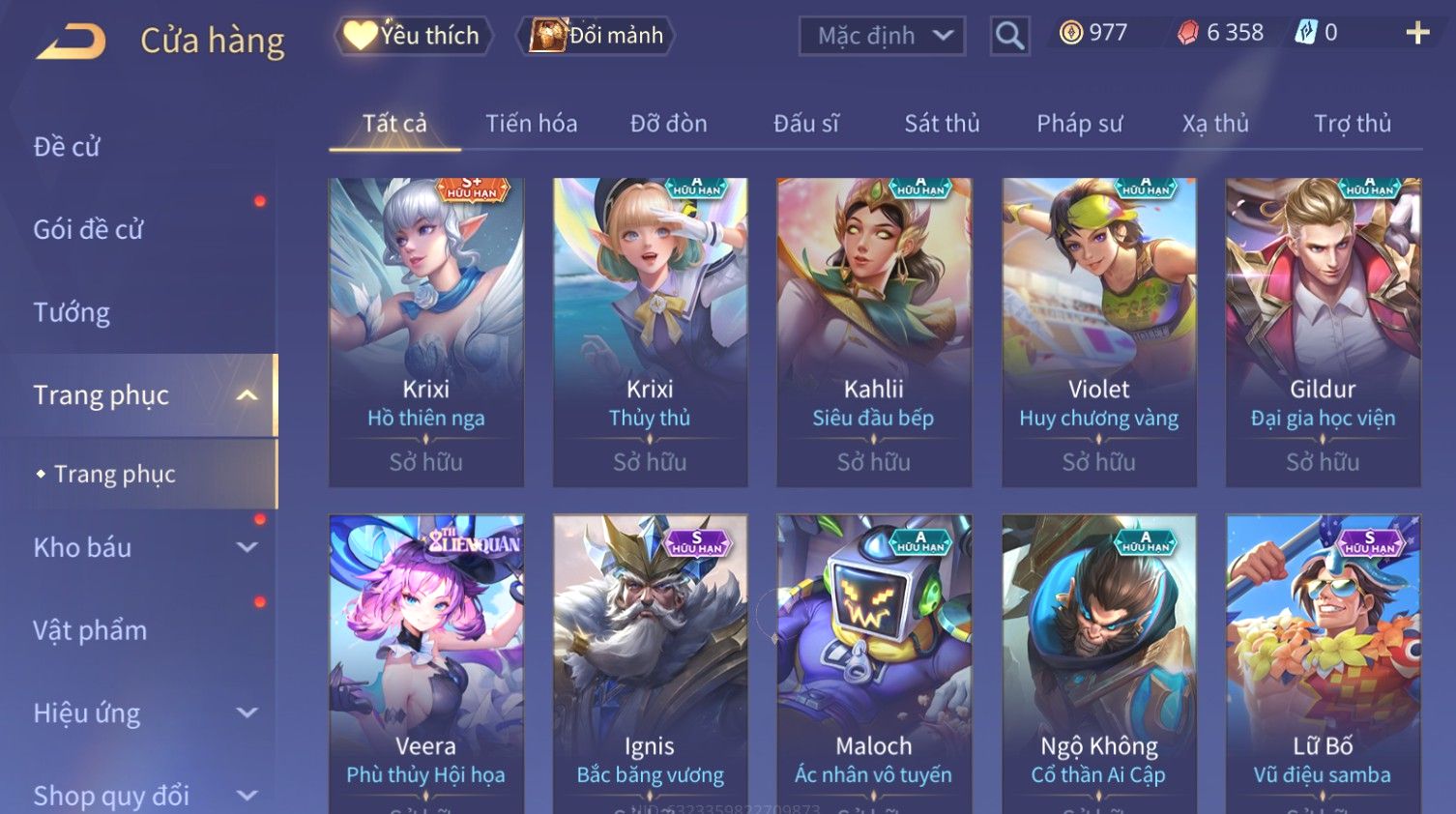1456x814 pixels.
Task: Switch to the Tiến hóa tab
Action: click(531, 124)
